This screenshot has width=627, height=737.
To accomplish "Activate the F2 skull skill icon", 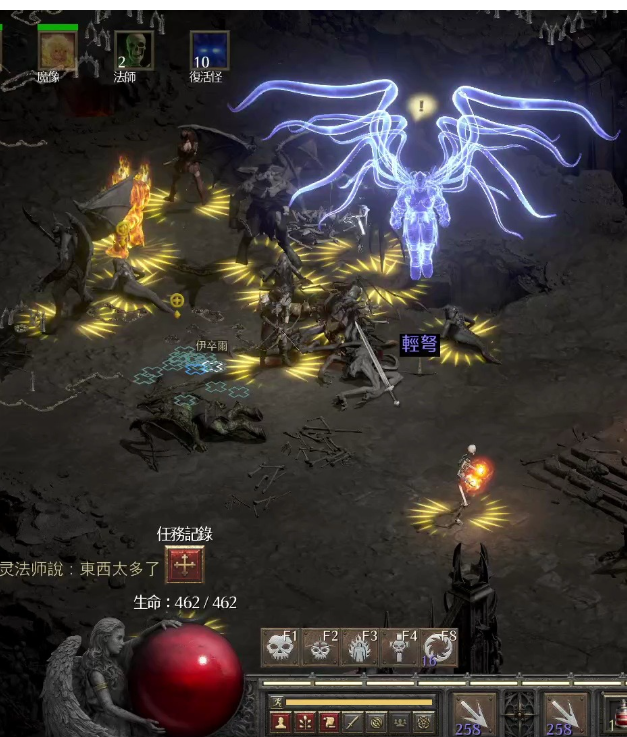I will point(320,648).
